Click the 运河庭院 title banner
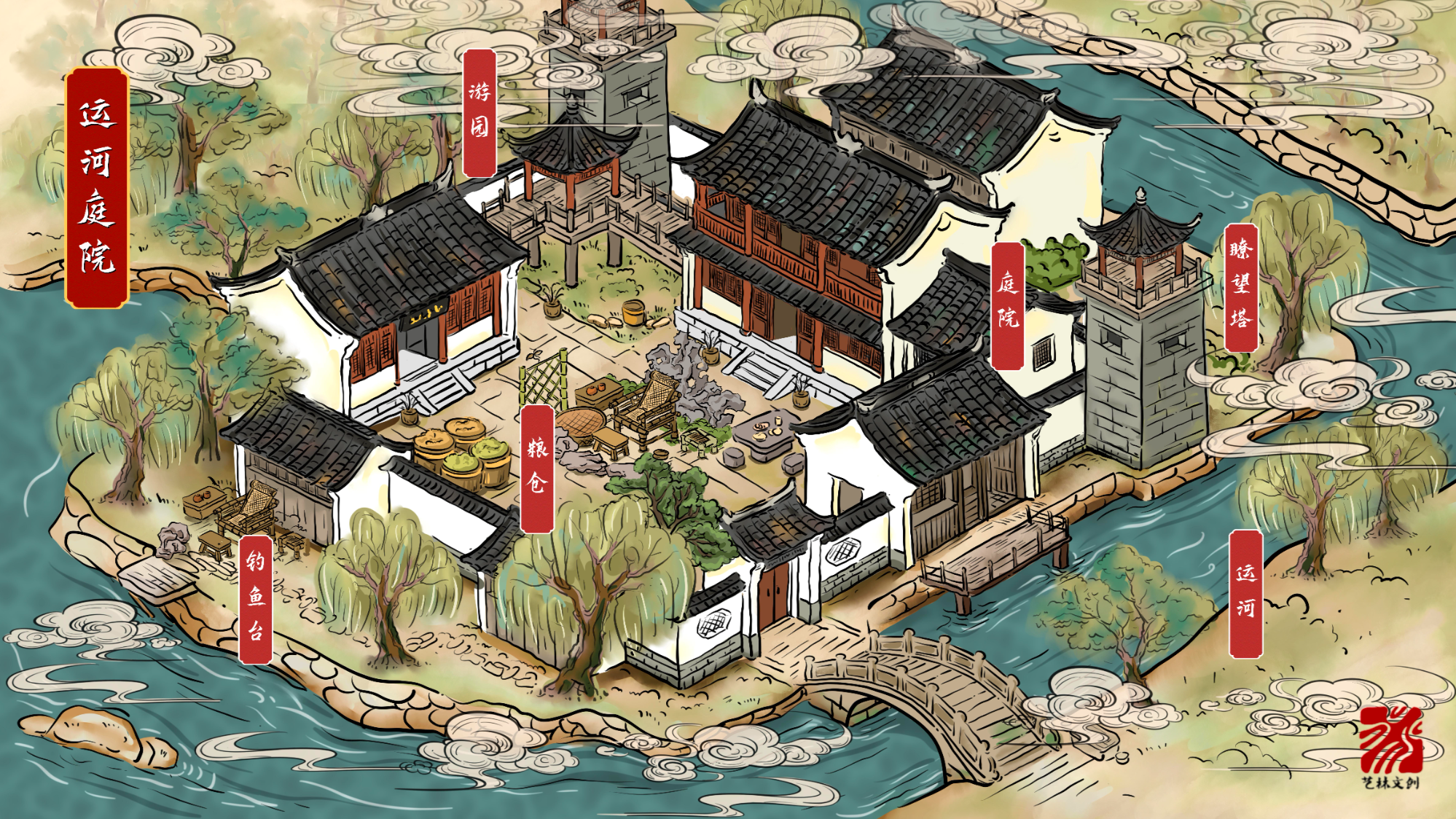The width and height of the screenshot is (1456, 819). [x=97, y=187]
